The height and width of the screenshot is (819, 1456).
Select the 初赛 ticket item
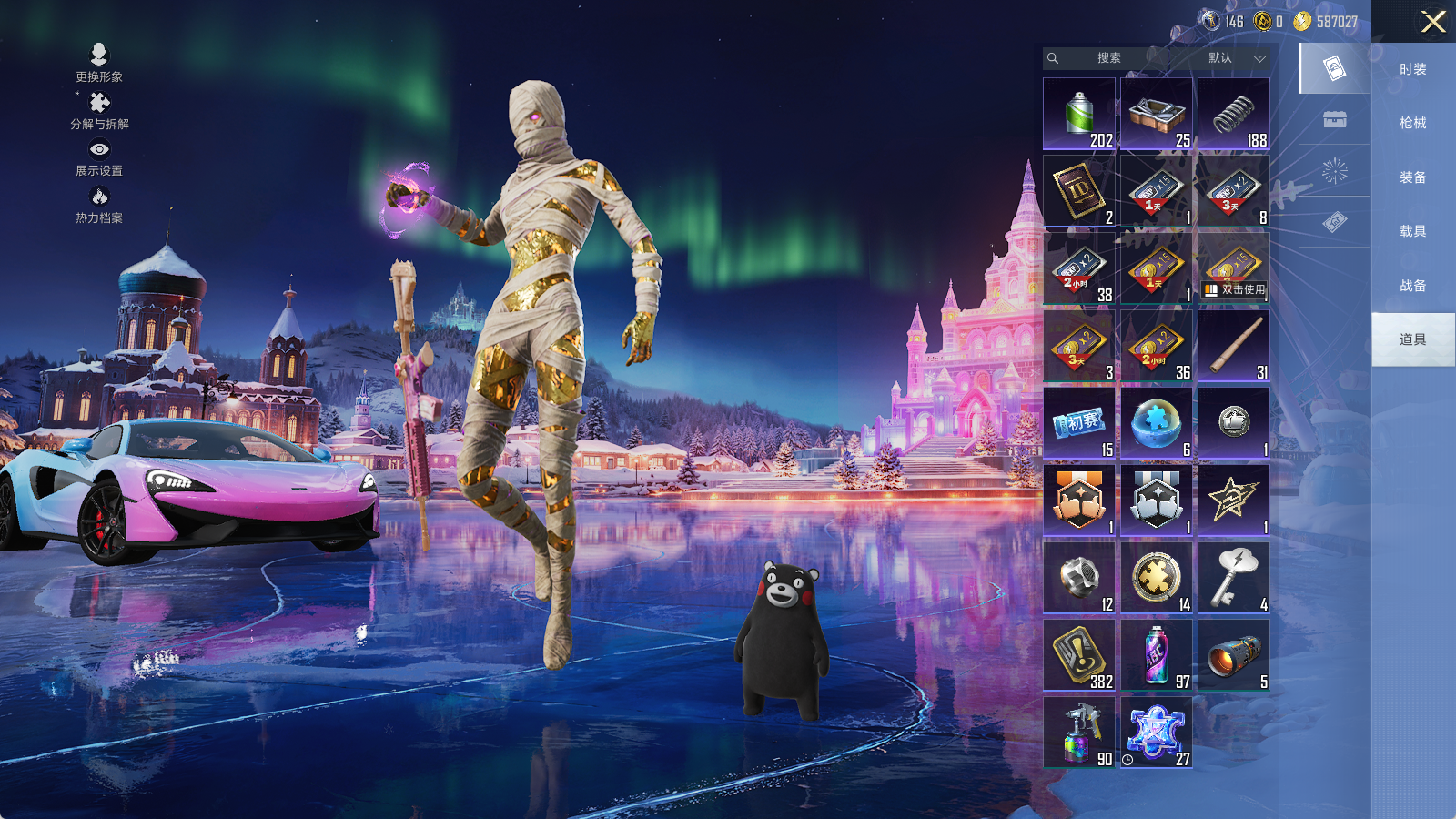coord(1079,423)
